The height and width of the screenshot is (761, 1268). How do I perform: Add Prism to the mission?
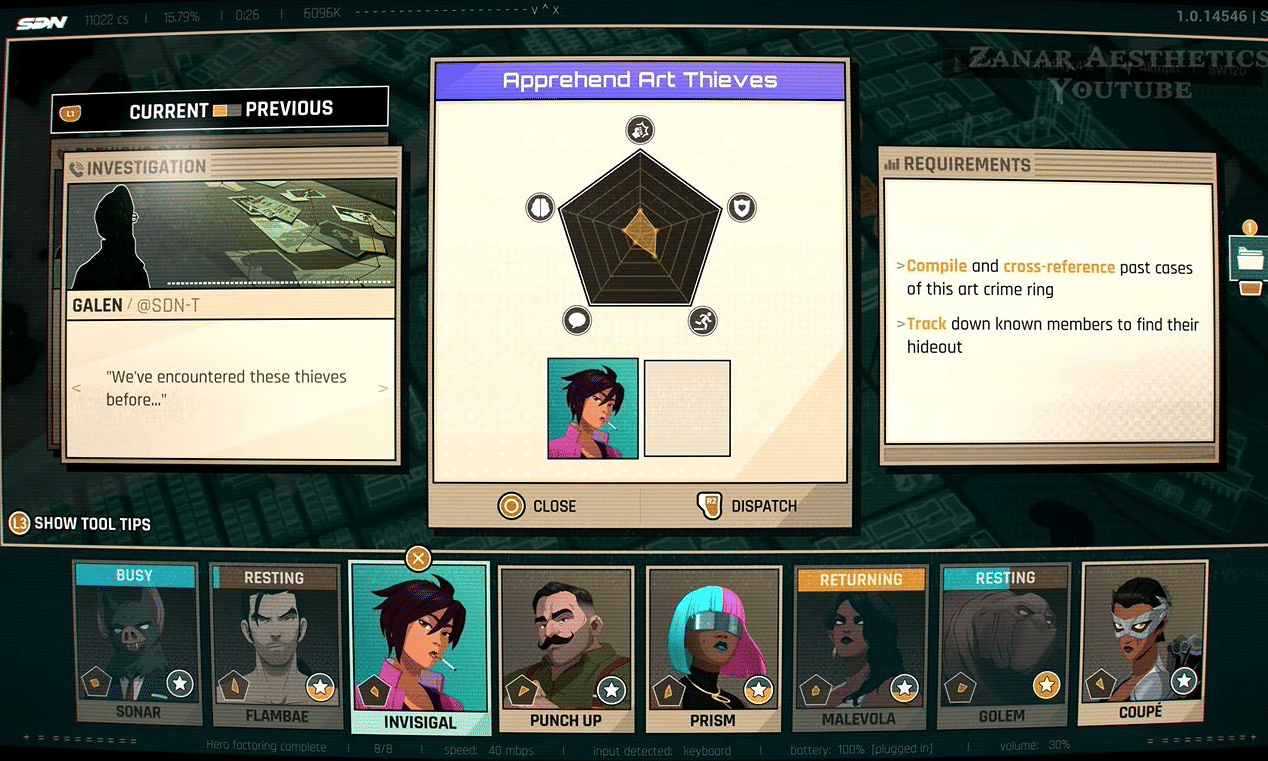click(x=712, y=650)
